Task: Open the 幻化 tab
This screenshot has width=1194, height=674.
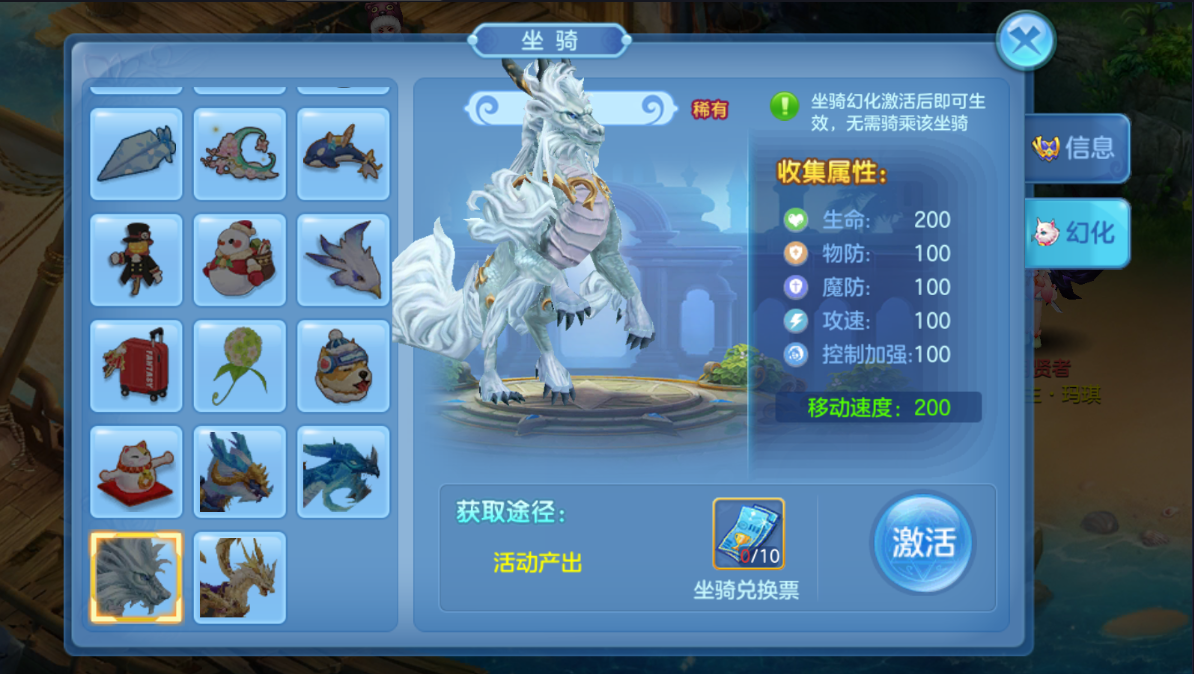Action: point(1077,233)
